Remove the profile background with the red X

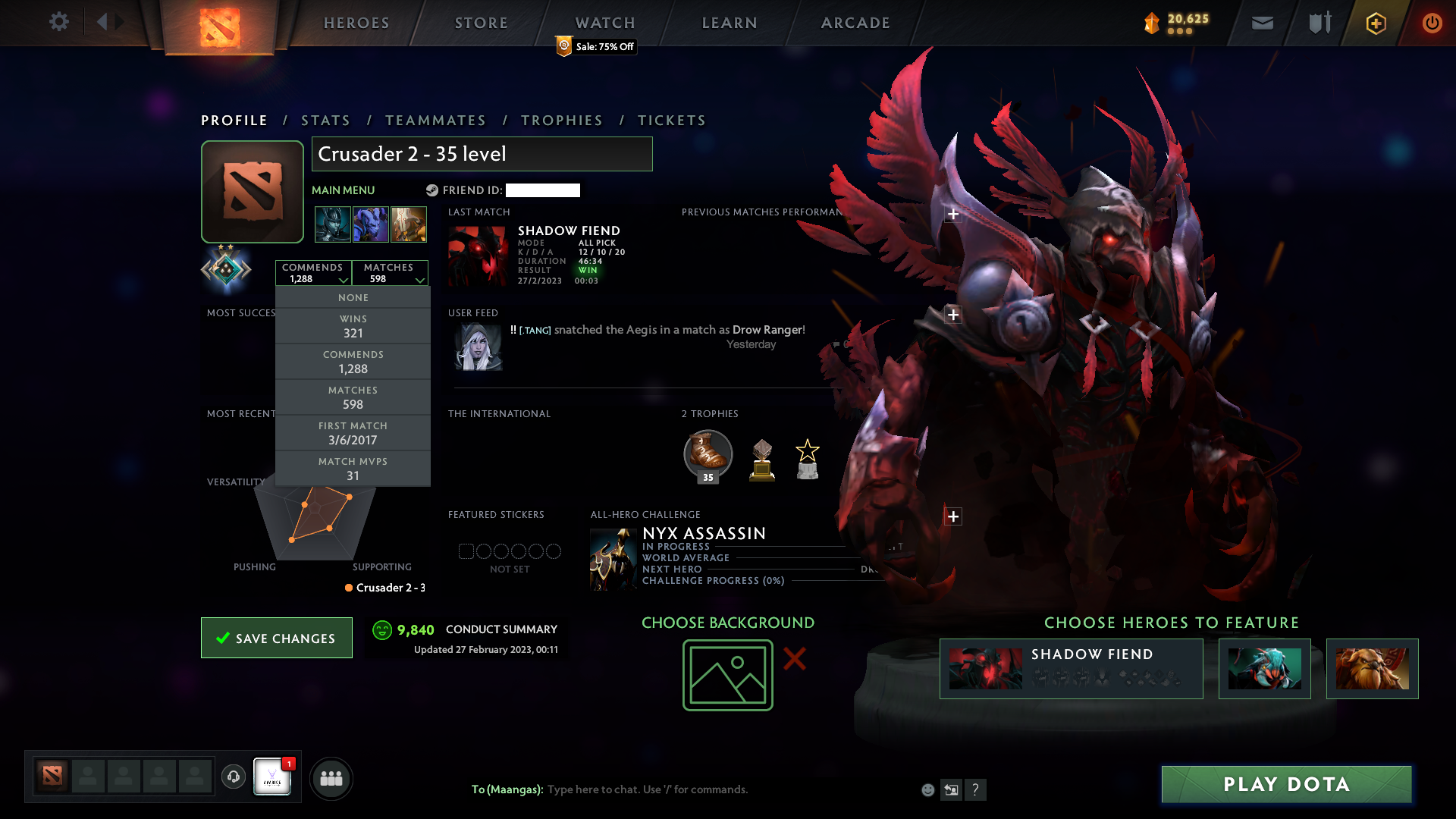click(794, 660)
